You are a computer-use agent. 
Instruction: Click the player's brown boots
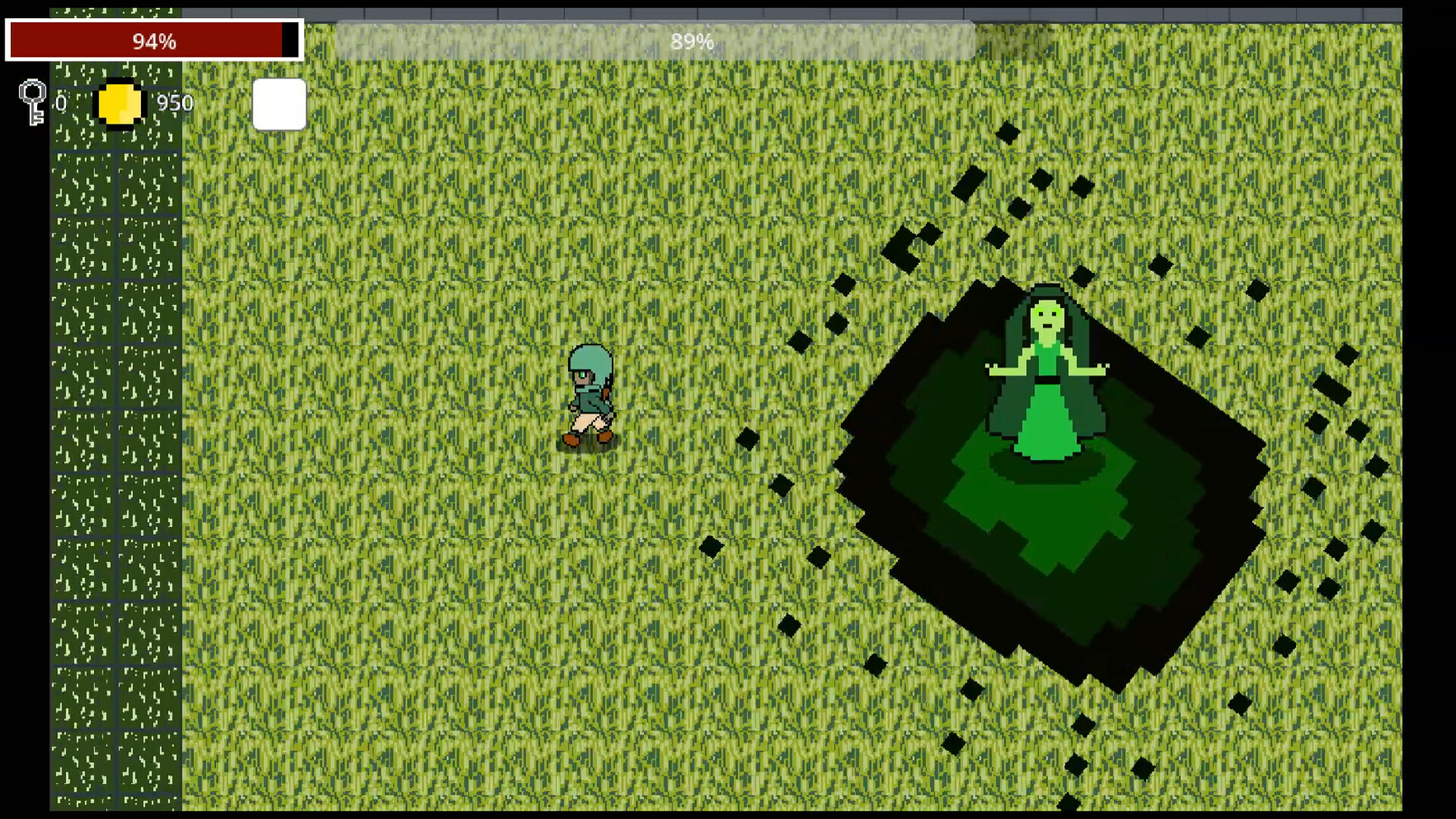tap(588, 438)
